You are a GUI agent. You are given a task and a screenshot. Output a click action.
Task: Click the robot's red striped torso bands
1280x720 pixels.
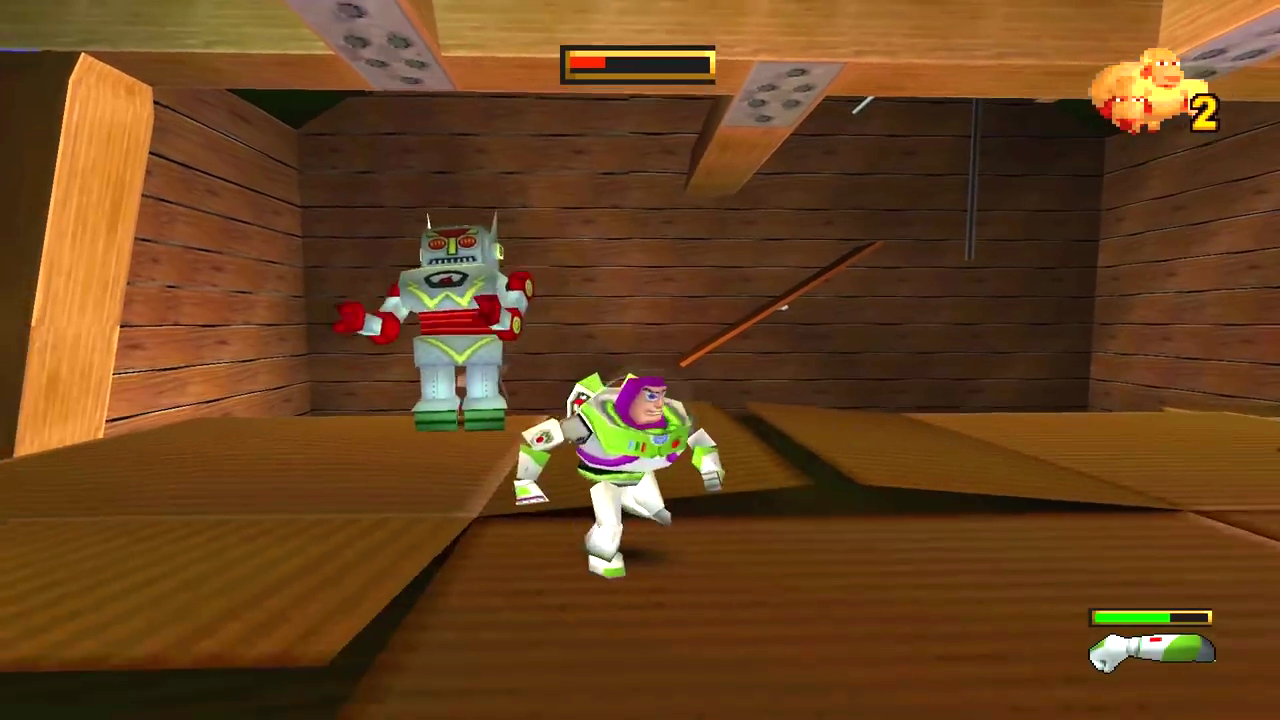[x=450, y=320]
